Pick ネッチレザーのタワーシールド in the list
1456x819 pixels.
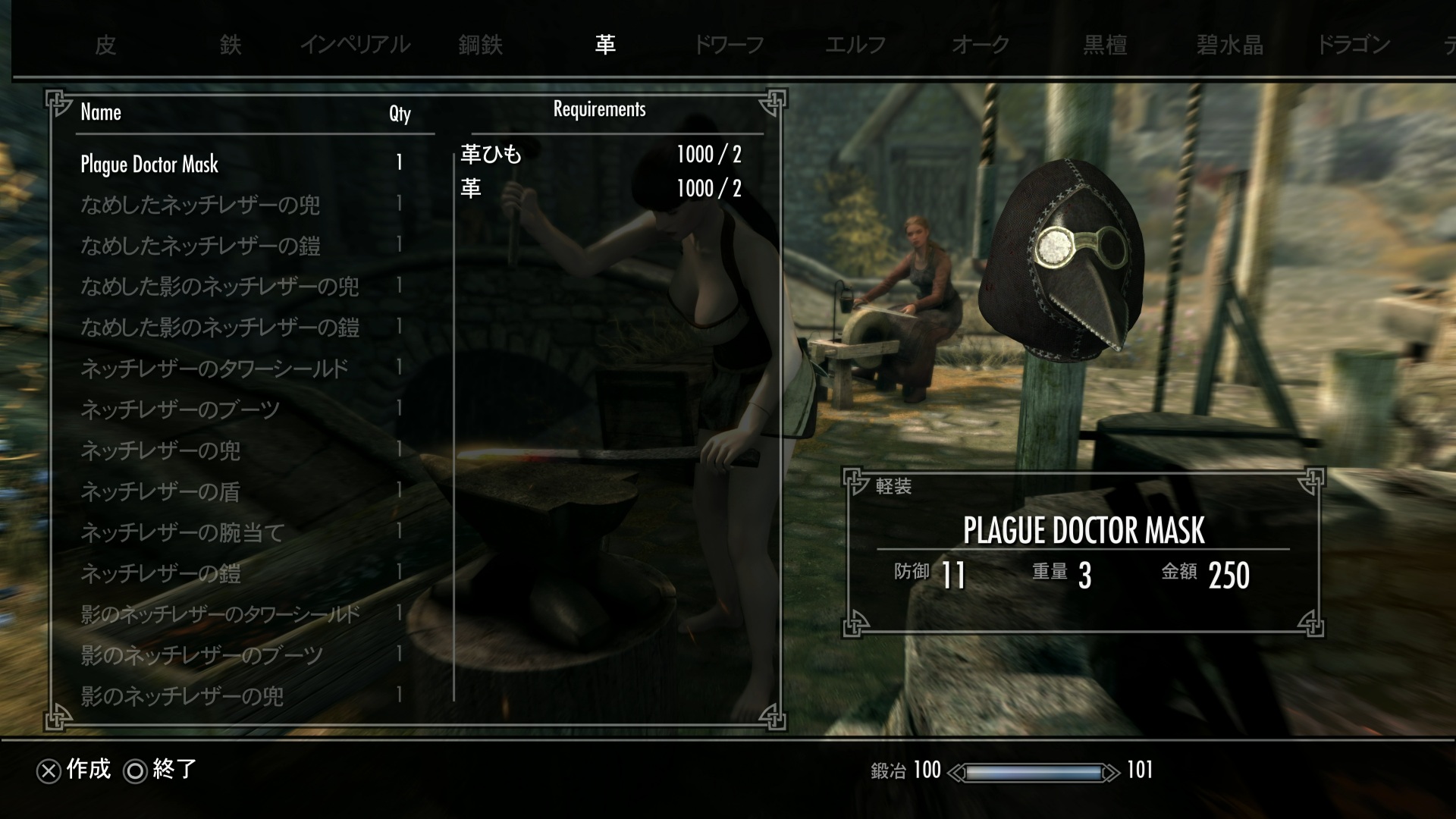point(215,369)
